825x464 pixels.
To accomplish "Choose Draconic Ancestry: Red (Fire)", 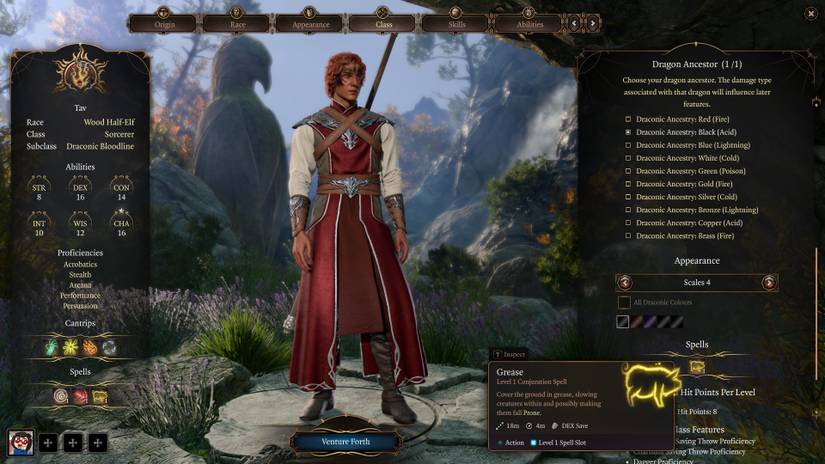I will (x=627, y=119).
